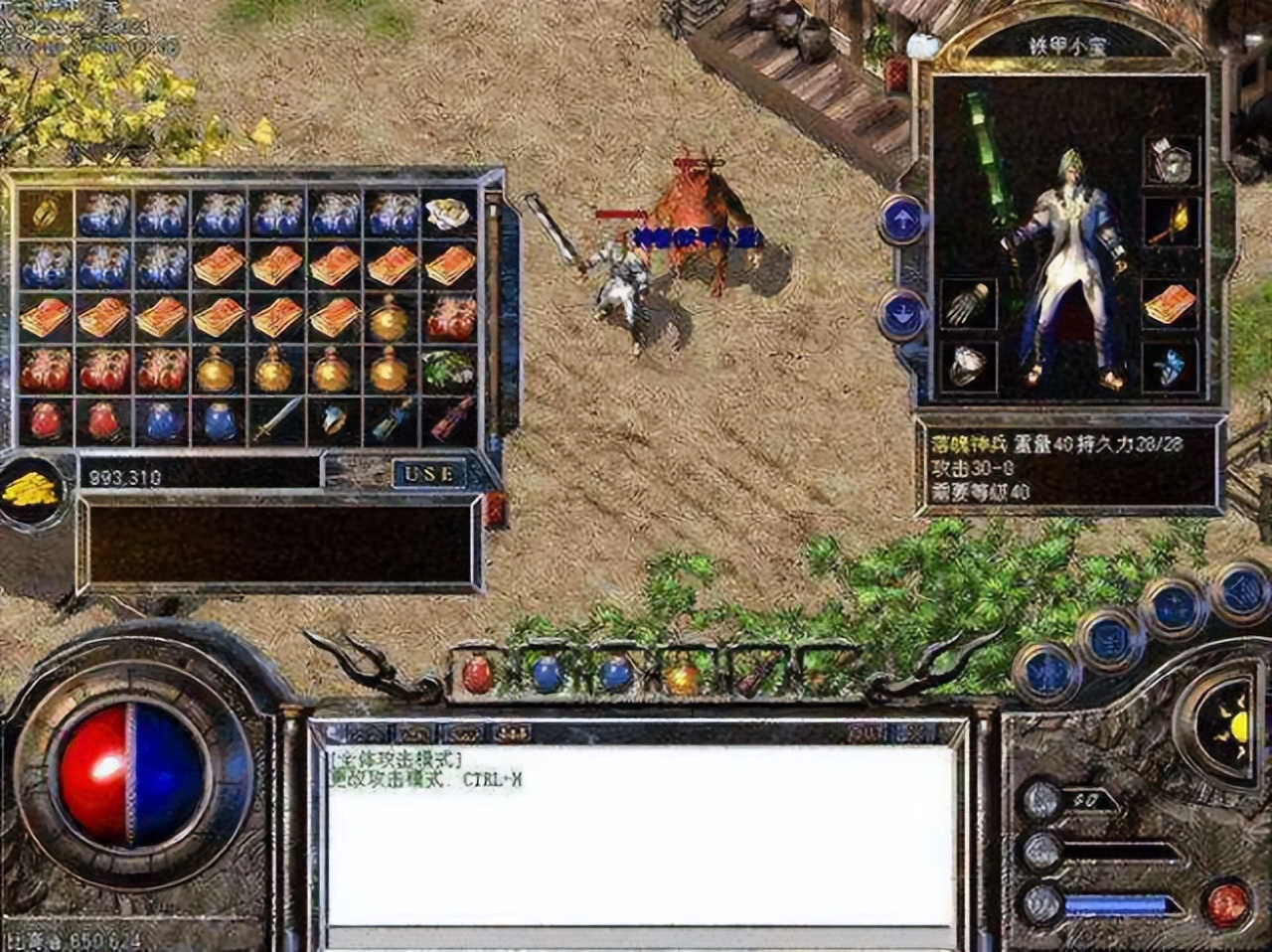Close the bag with its red gem button

[x=495, y=510]
